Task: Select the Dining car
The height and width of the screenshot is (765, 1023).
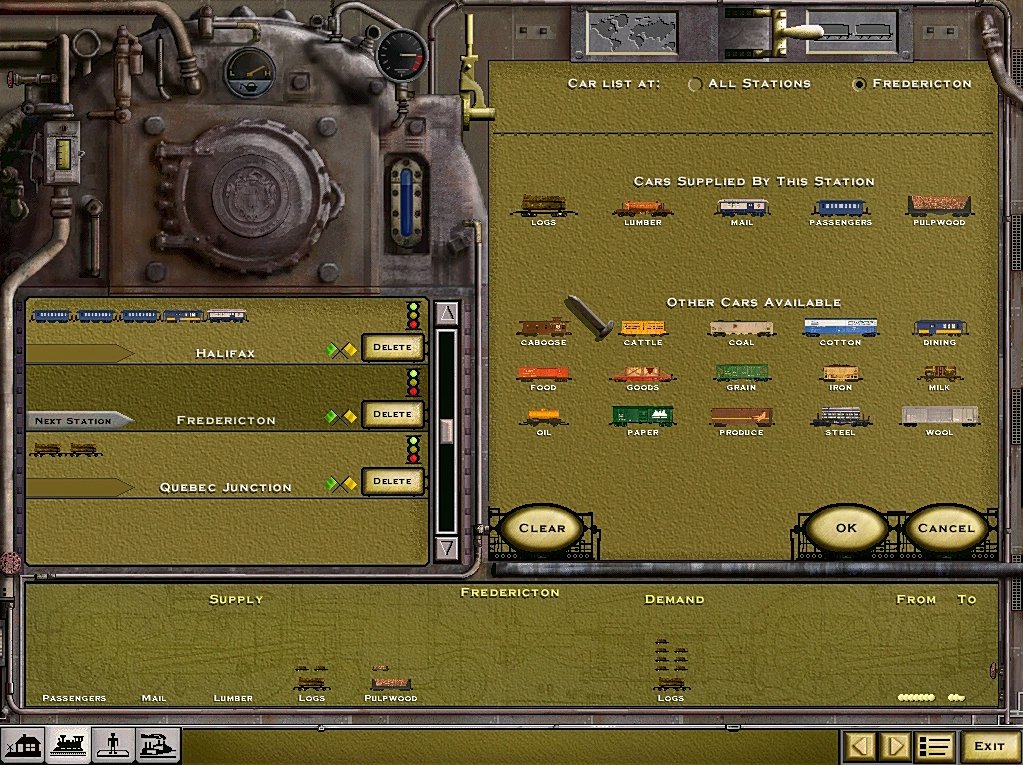Action: tap(939, 328)
